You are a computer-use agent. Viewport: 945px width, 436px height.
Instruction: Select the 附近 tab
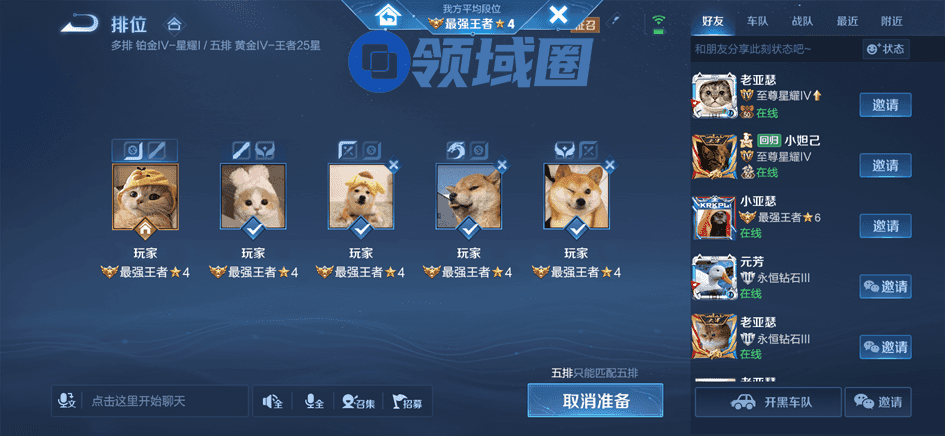point(891,21)
